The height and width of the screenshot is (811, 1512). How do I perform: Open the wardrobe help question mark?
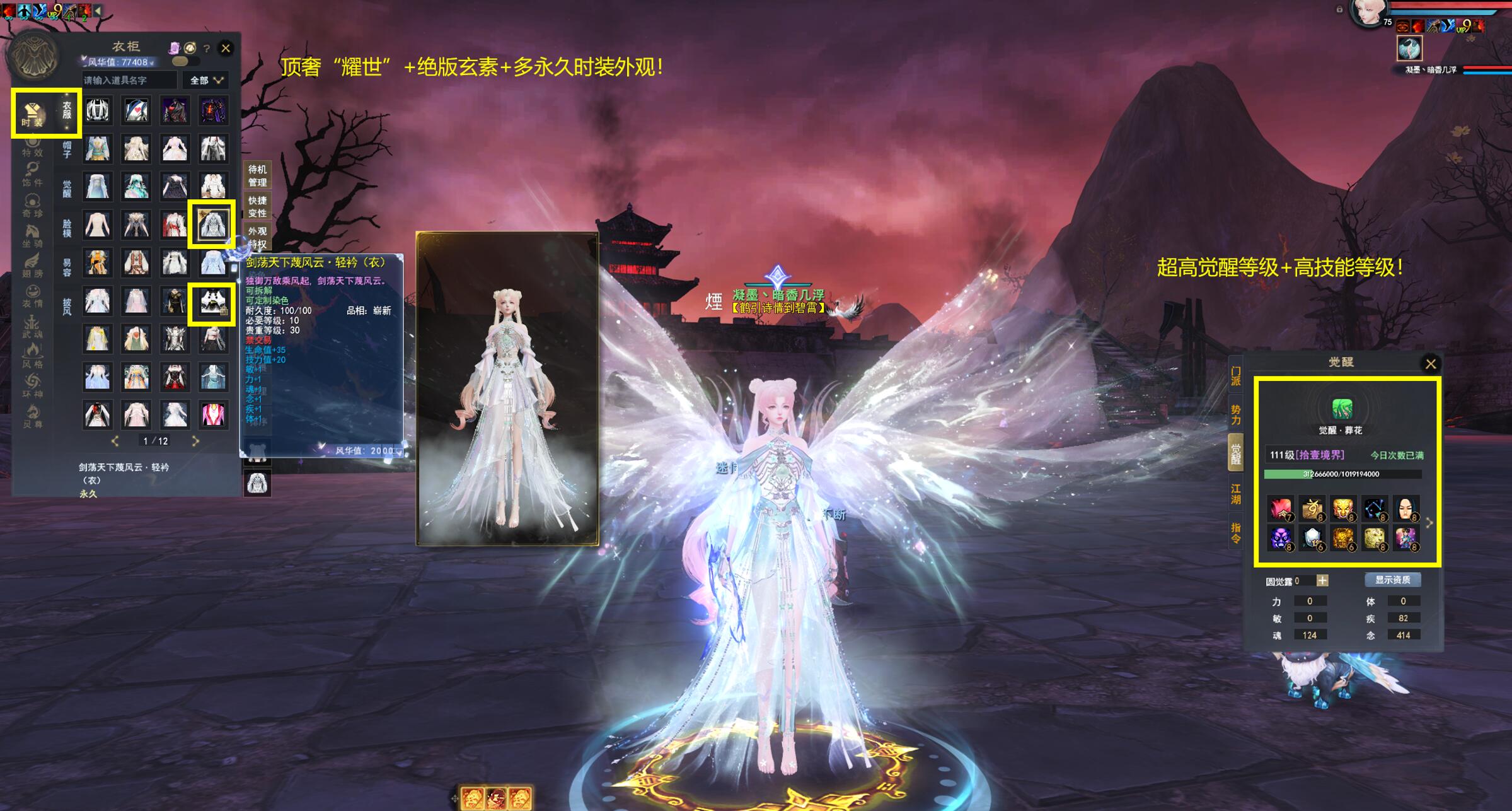206,49
